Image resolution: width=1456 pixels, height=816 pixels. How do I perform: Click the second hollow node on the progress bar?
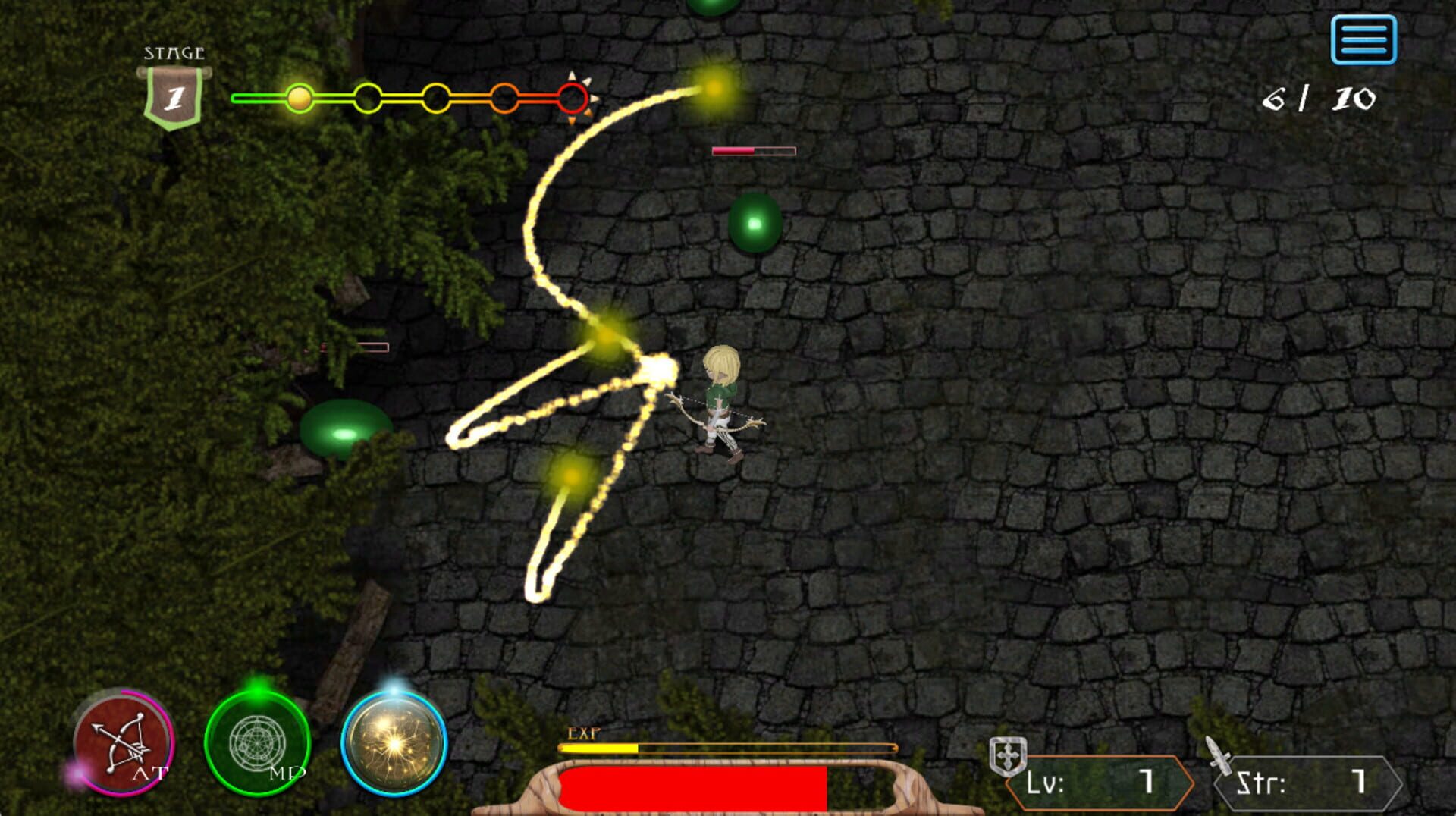coord(366,97)
